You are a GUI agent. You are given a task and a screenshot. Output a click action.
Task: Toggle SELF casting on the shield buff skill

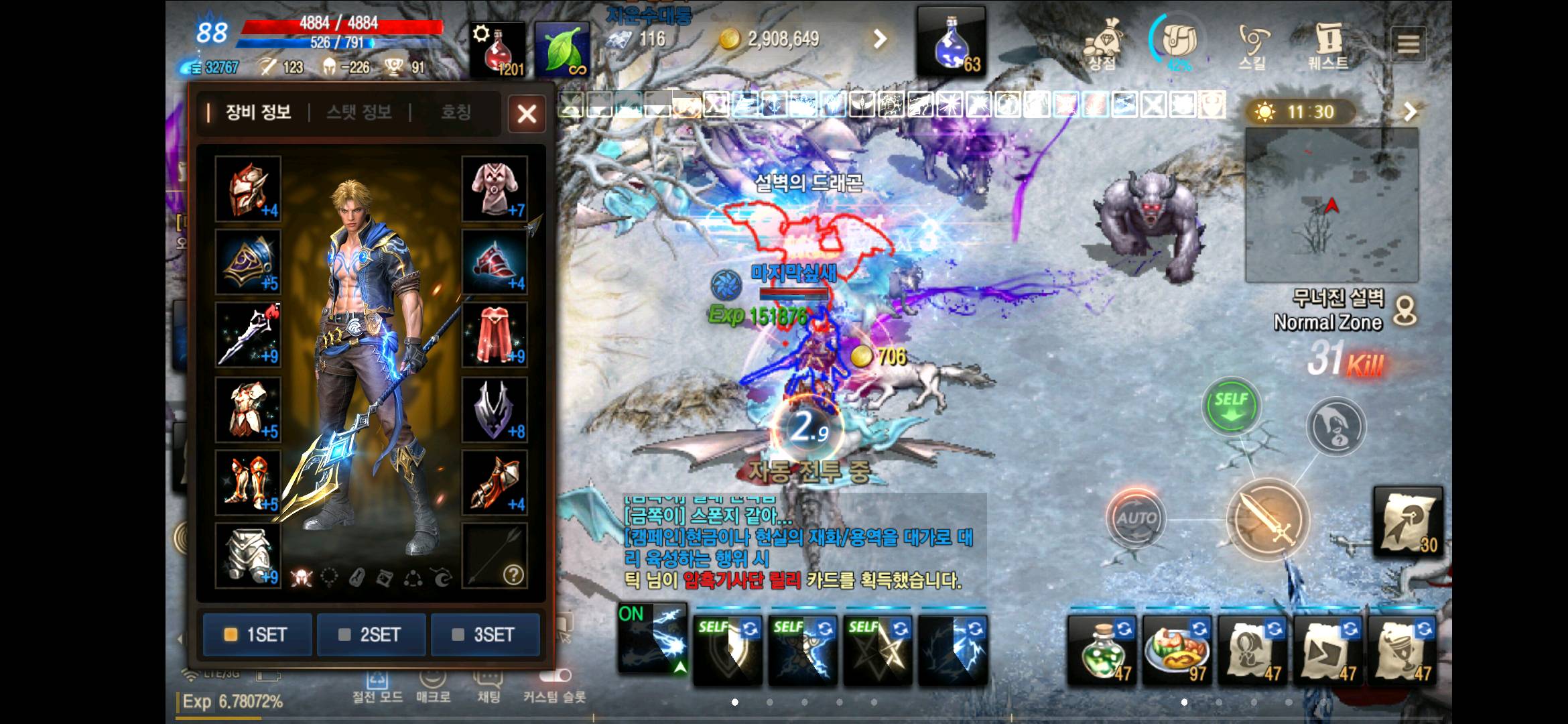tap(726, 644)
